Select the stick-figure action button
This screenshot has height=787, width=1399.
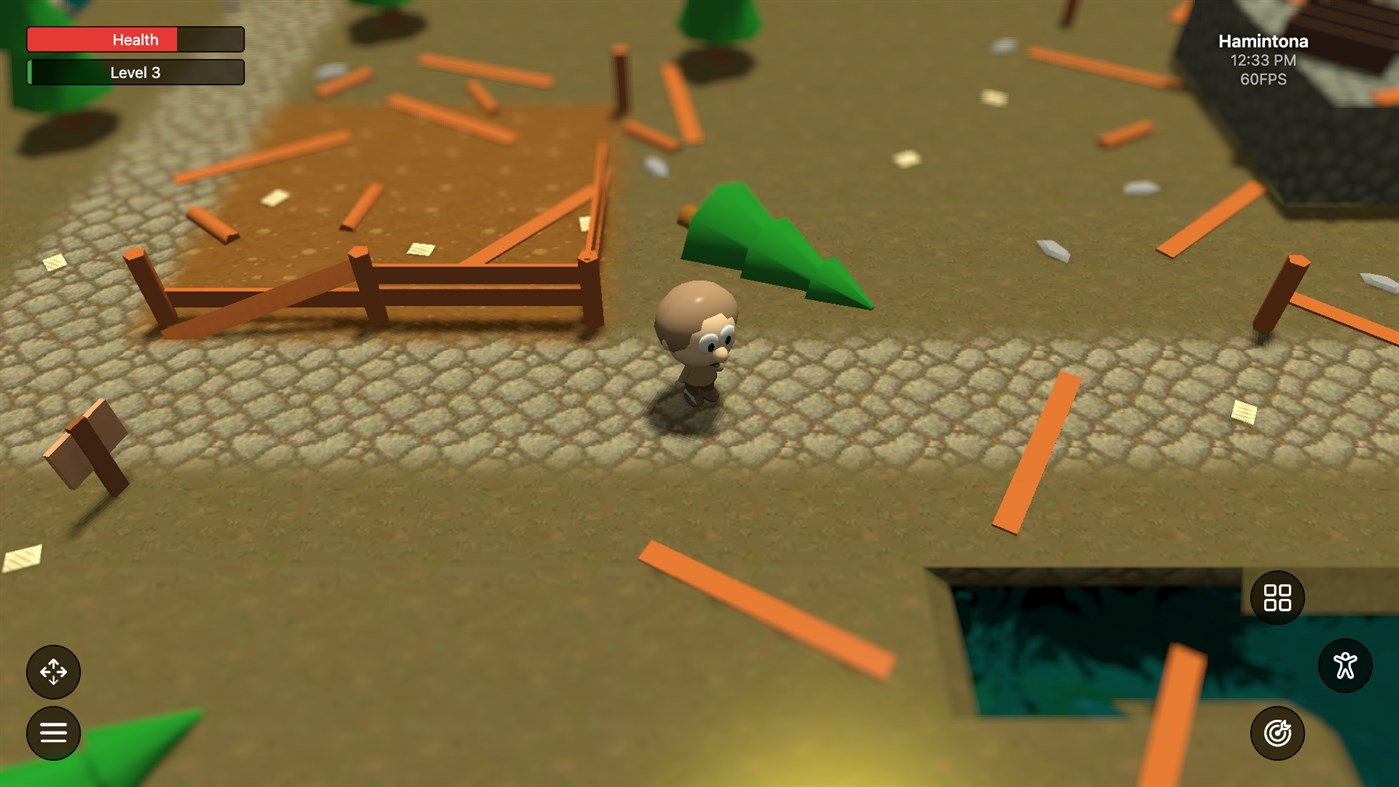(1343, 665)
